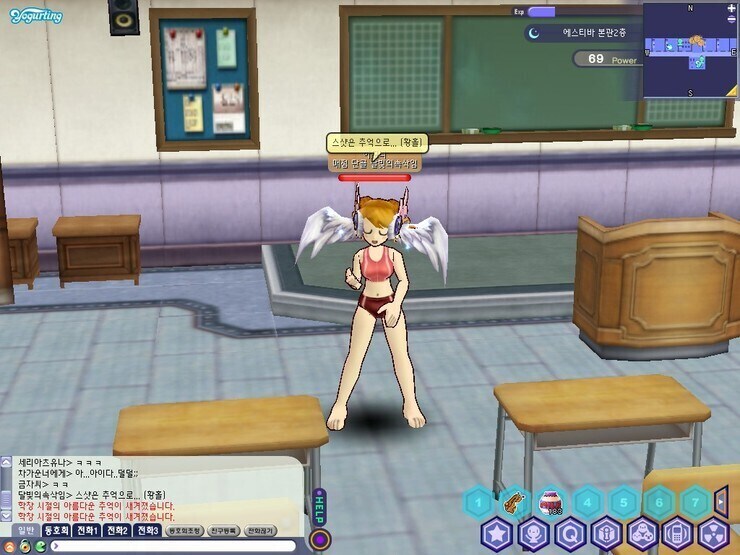Screen dimensions: 740x555
Task: Use the wooden item in quickslot two
Action: coord(515,501)
